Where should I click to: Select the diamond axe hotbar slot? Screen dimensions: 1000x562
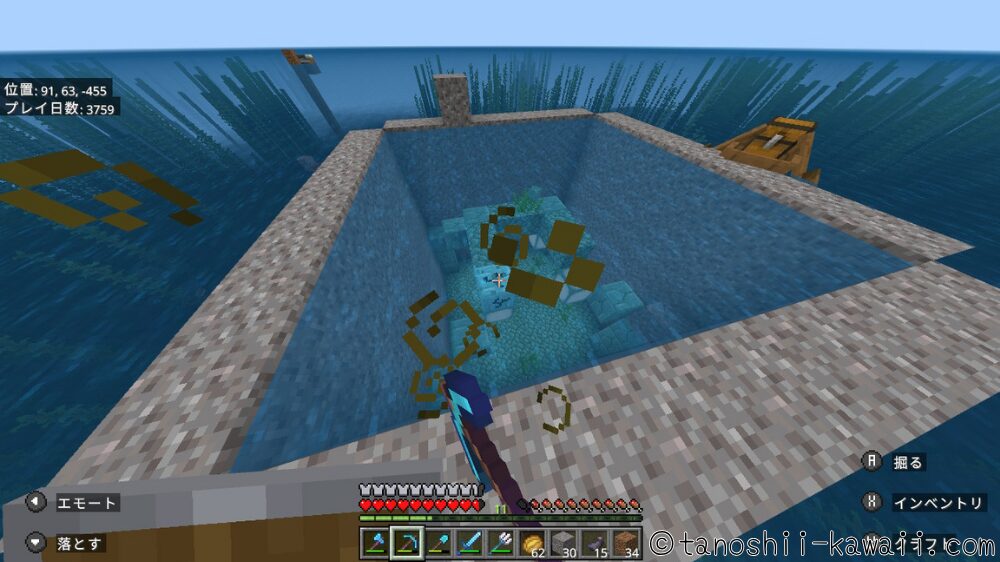point(376,543)
